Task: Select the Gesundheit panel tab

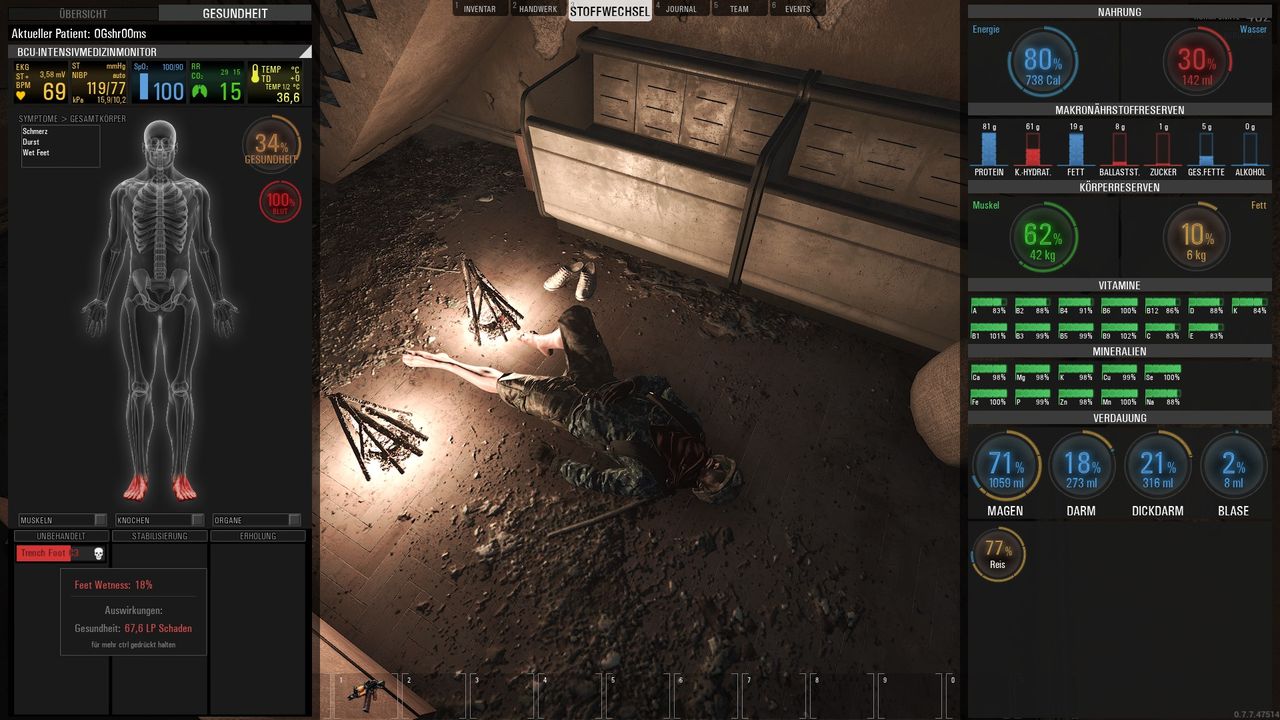Action: point(235,14)
